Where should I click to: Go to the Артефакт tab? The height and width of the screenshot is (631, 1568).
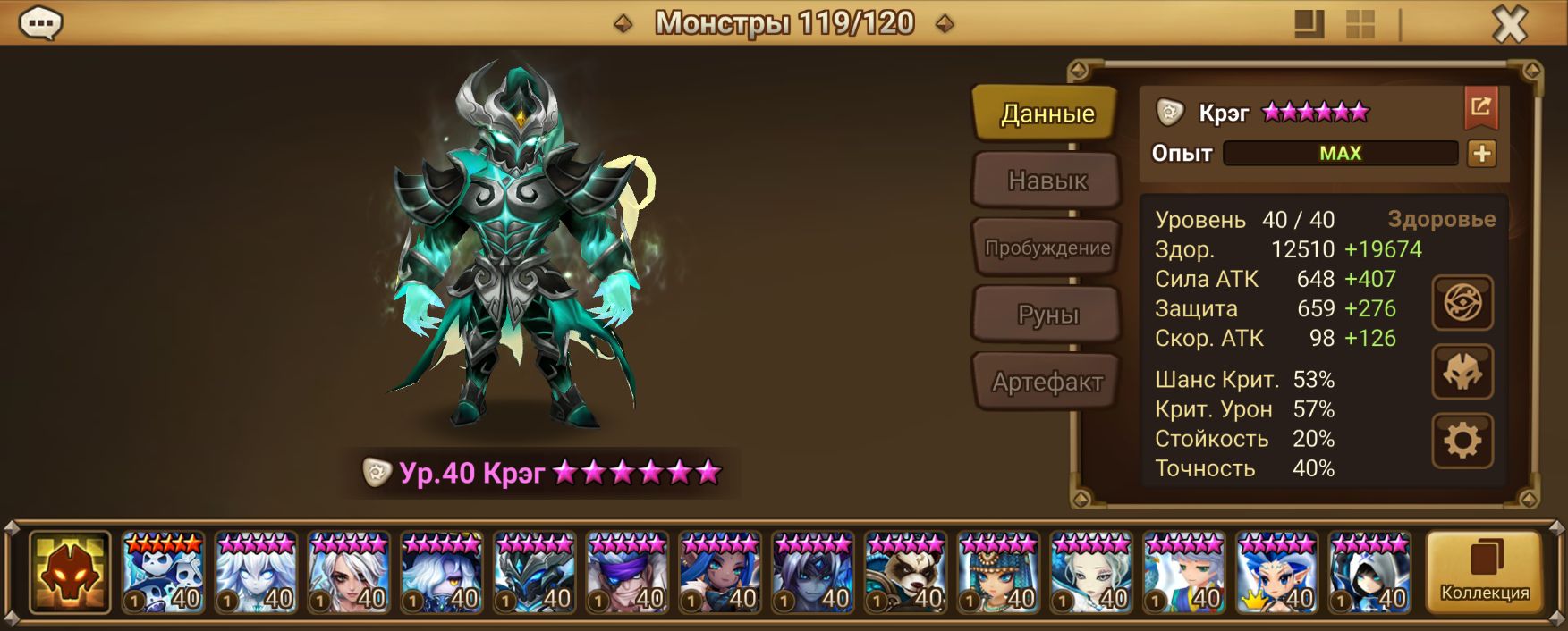click(x=1047, y=382)
